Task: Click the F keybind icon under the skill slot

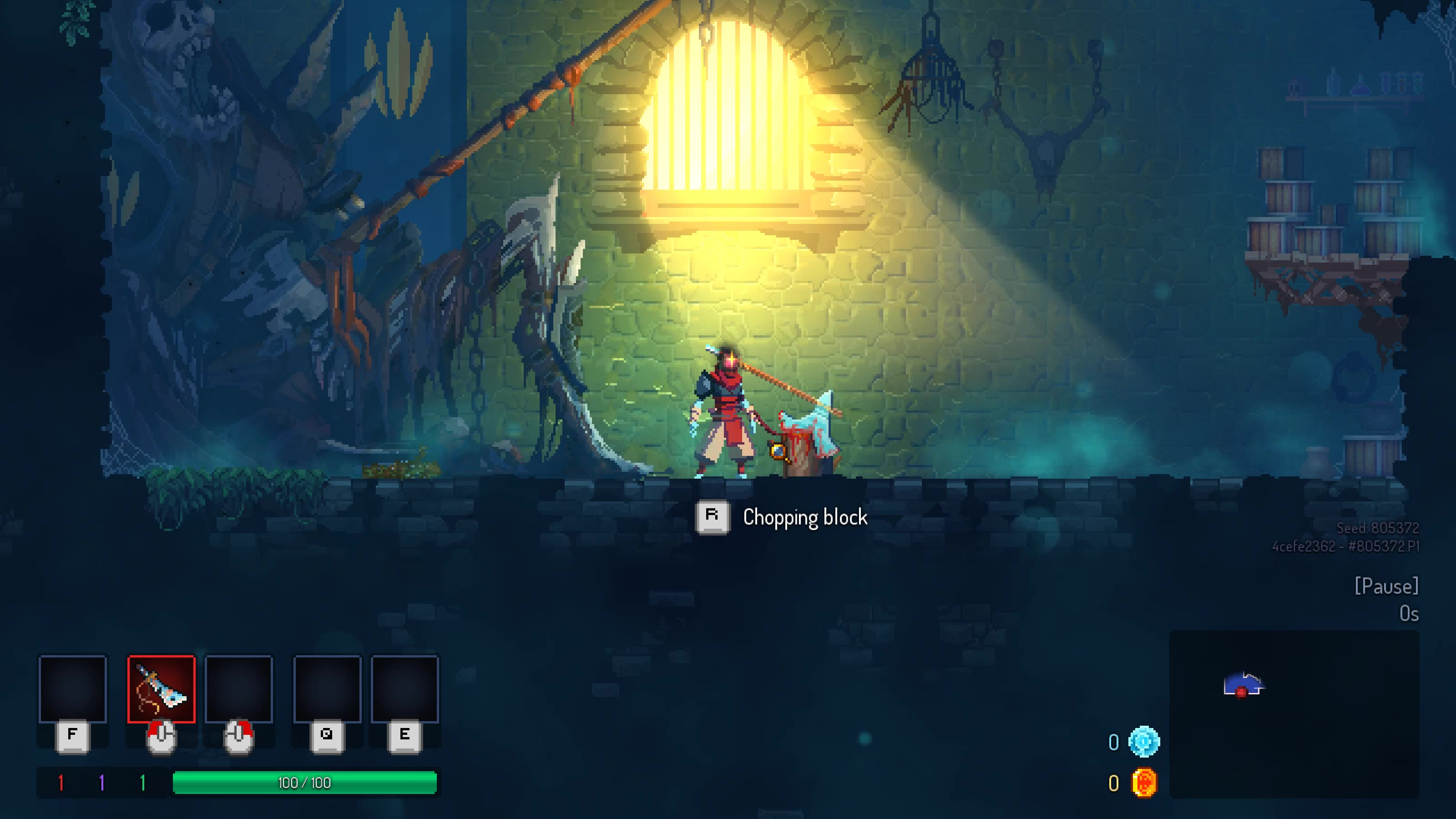Action: point(72,735)
